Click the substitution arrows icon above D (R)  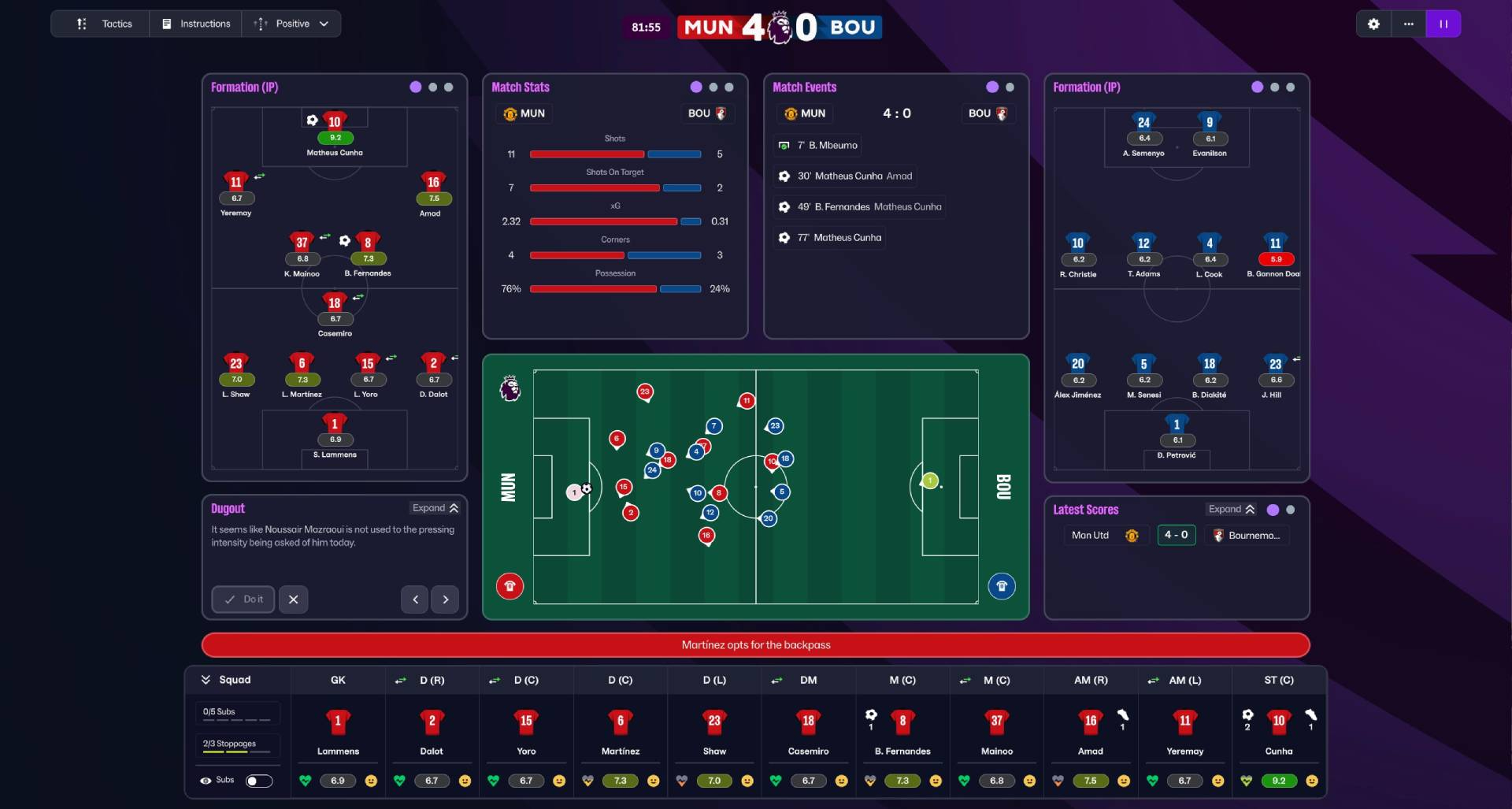click(x=401, y=680)
